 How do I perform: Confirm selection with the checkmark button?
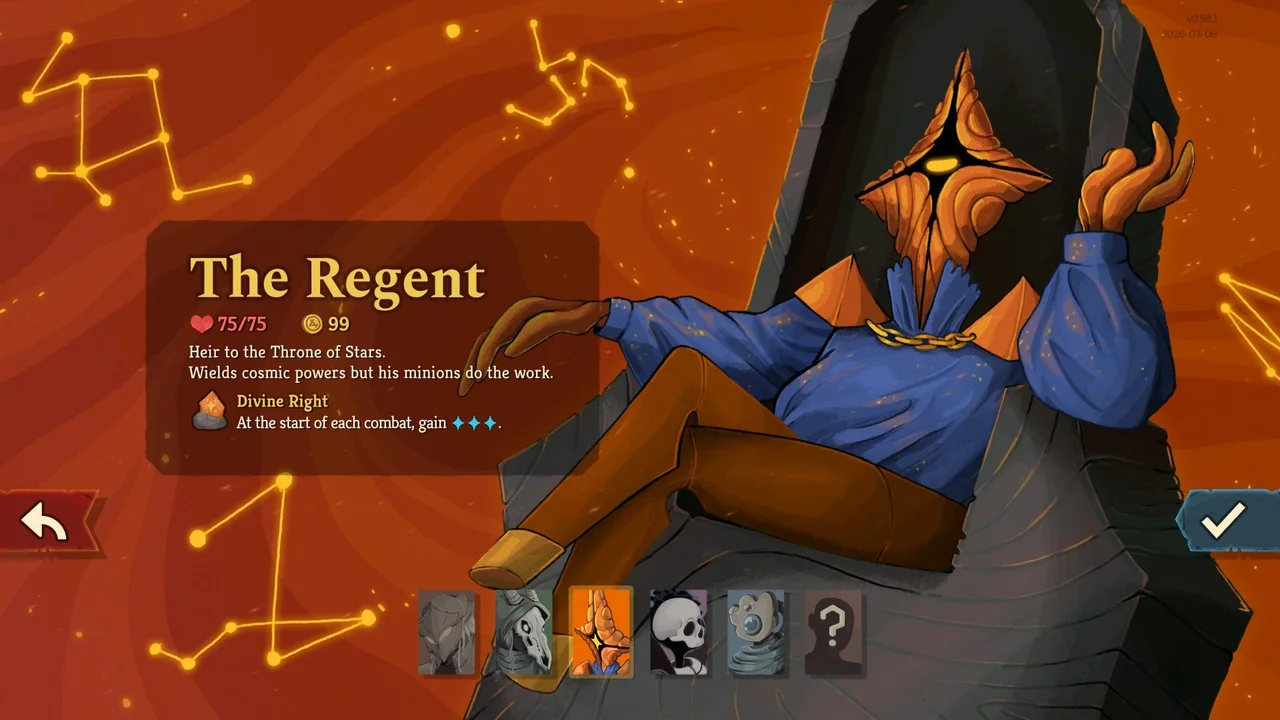pyautogui.click(x=1222, y=521)
